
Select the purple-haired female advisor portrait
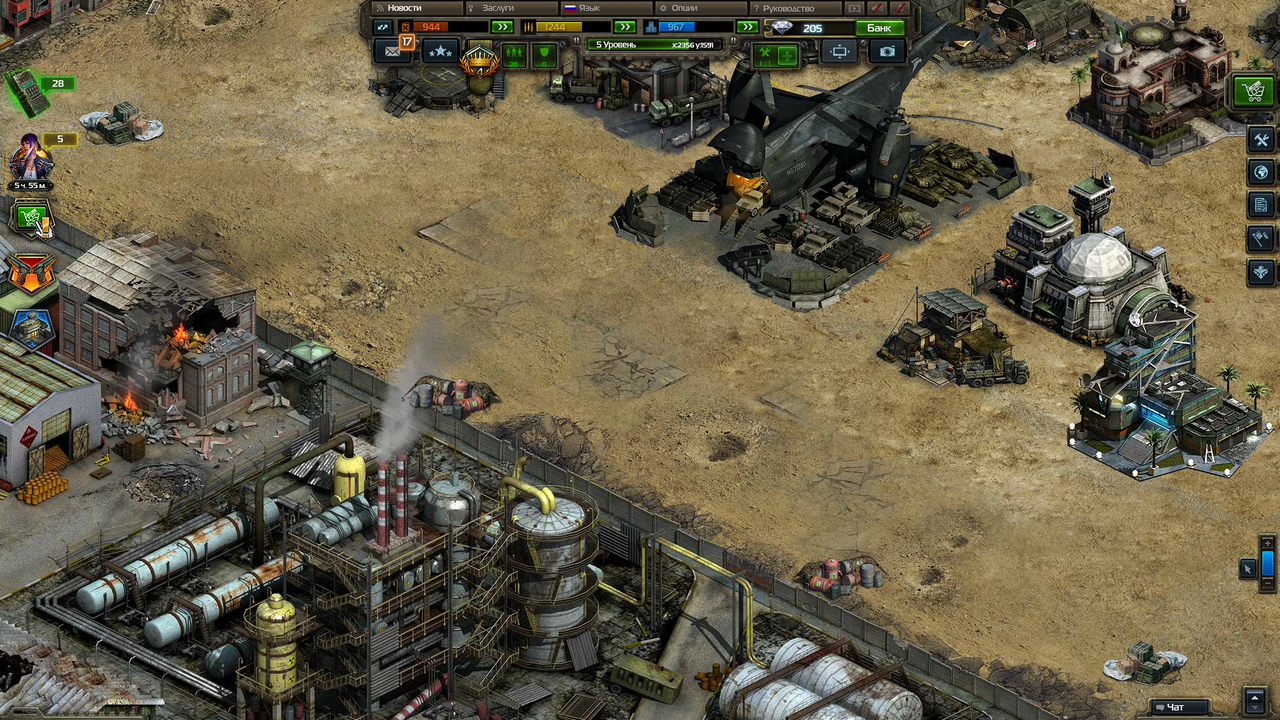pos(29,157)
